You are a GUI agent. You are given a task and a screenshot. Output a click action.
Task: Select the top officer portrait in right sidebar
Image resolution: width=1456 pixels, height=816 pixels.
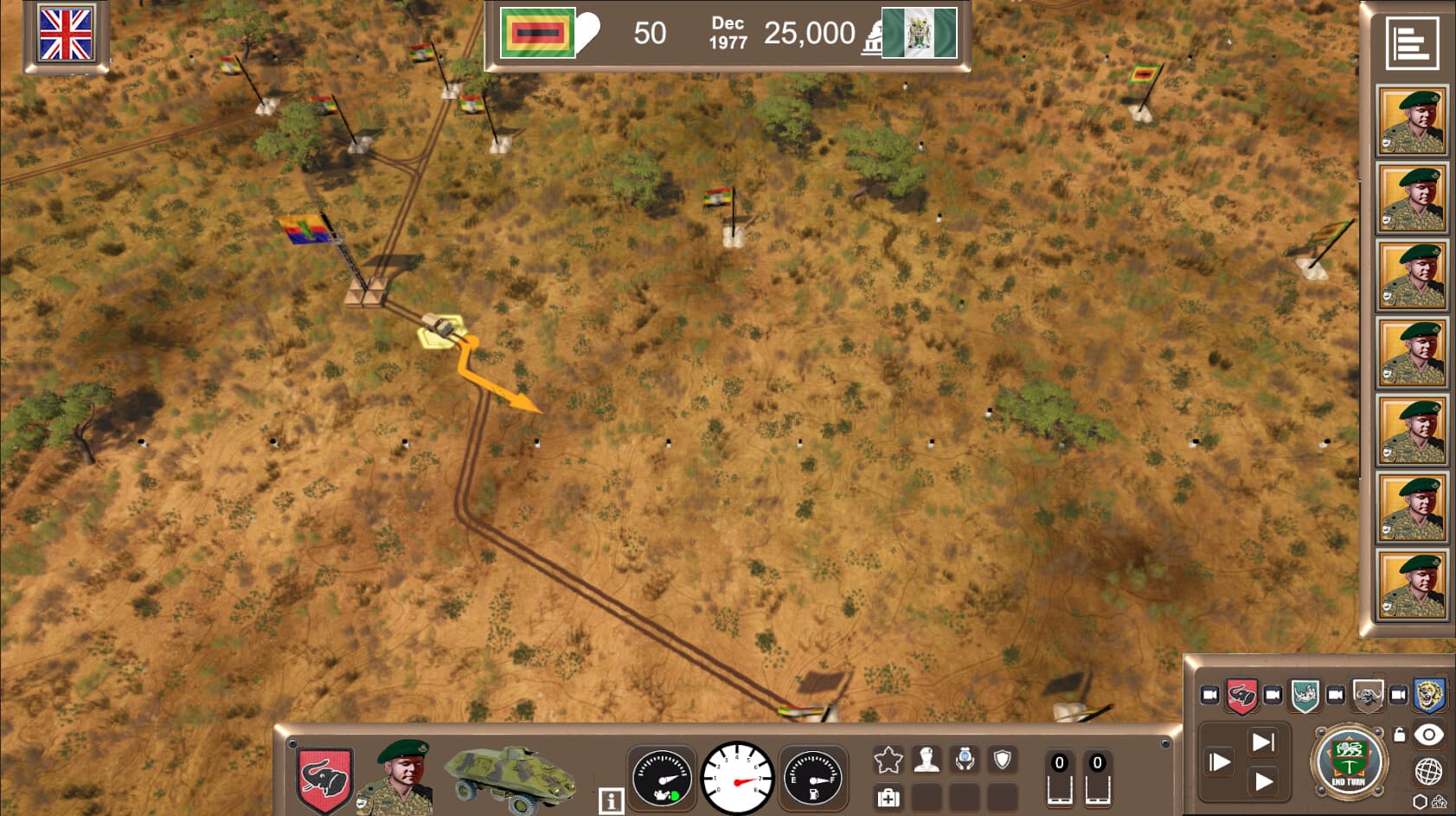coord(1412,119)
